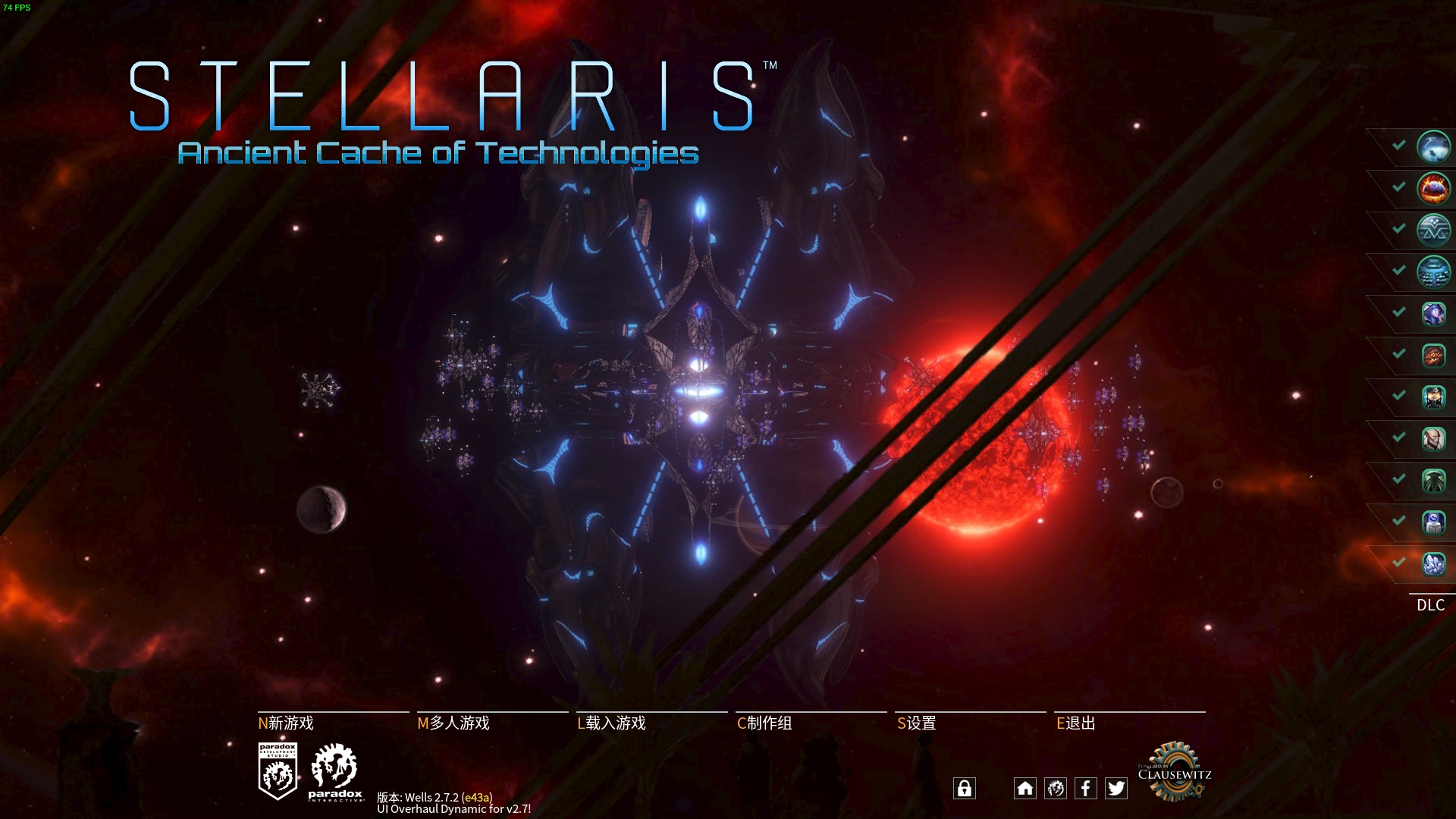Select the molten rock DLC icon

point(1432,356)
